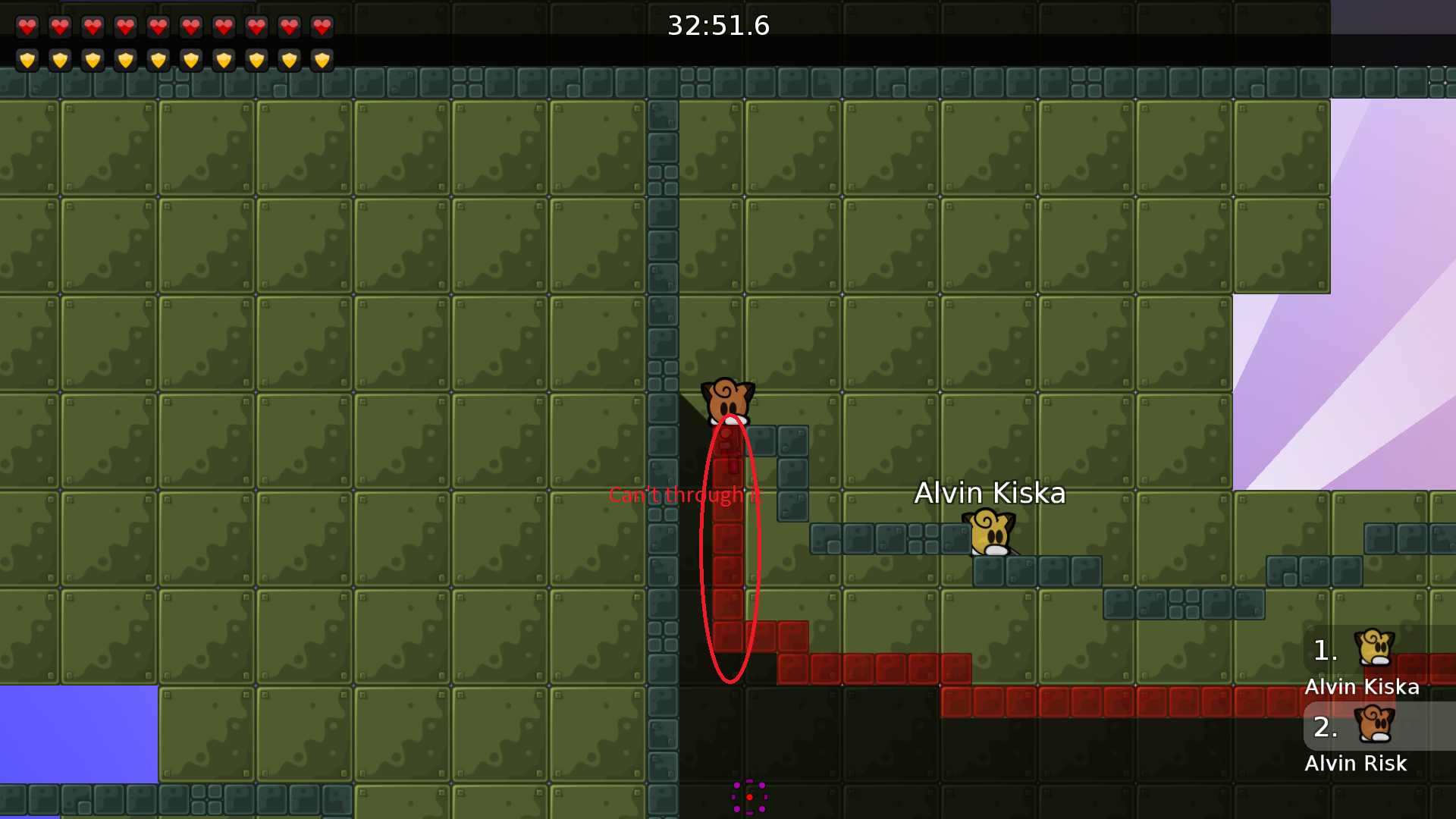Image resolution: width=1456 pixels, height=819 pixels.
Task: Select the last shield in the armor row
Action: pyautogui.click(x=321, y=60)
